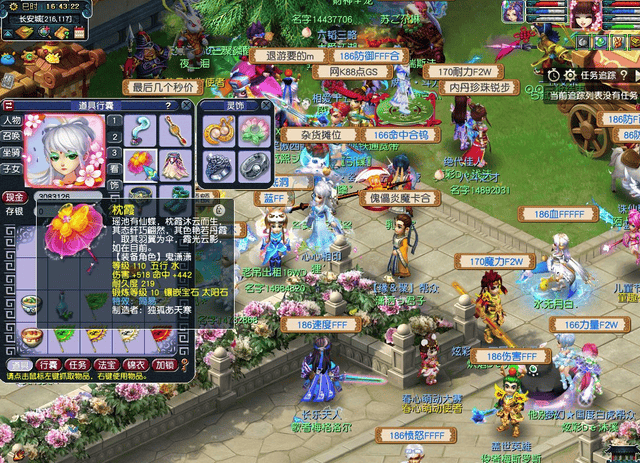Switch to the 召唤 summon tab
Viewport: 640px width, 463px height.
tap(12, 136)
